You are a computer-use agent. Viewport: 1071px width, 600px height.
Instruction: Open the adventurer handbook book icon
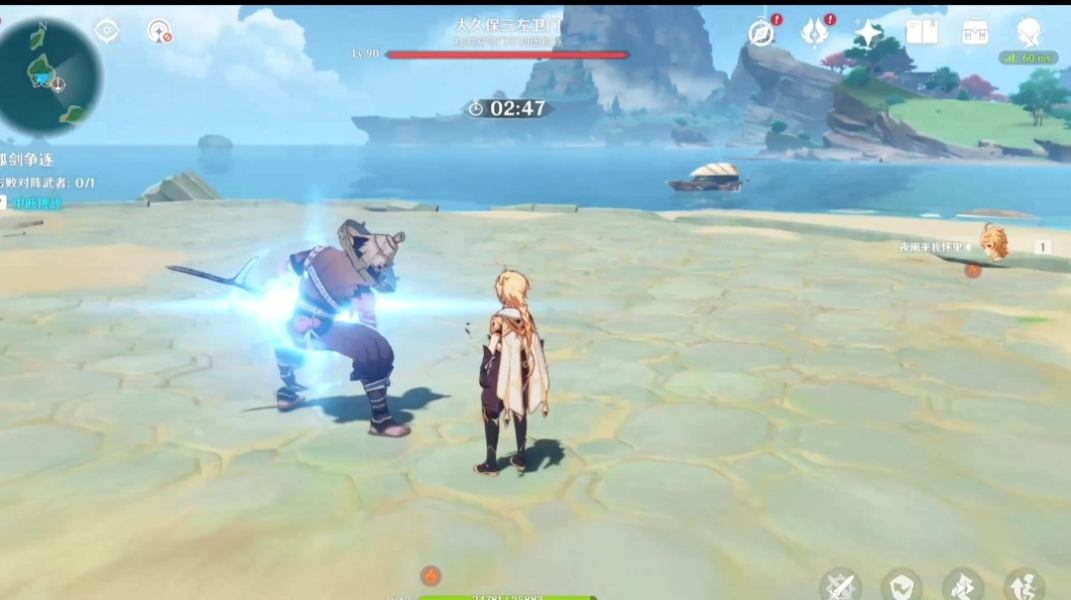point(921,33)
